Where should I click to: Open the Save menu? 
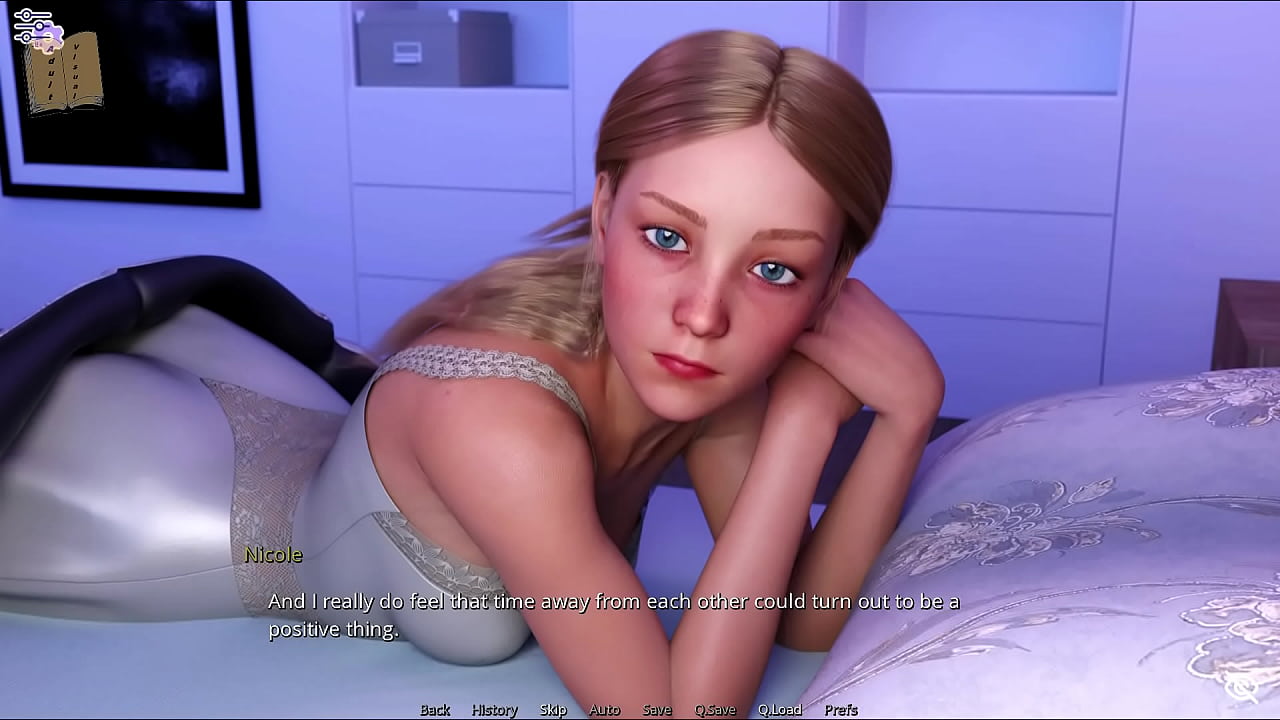click(x=657, y=710)
